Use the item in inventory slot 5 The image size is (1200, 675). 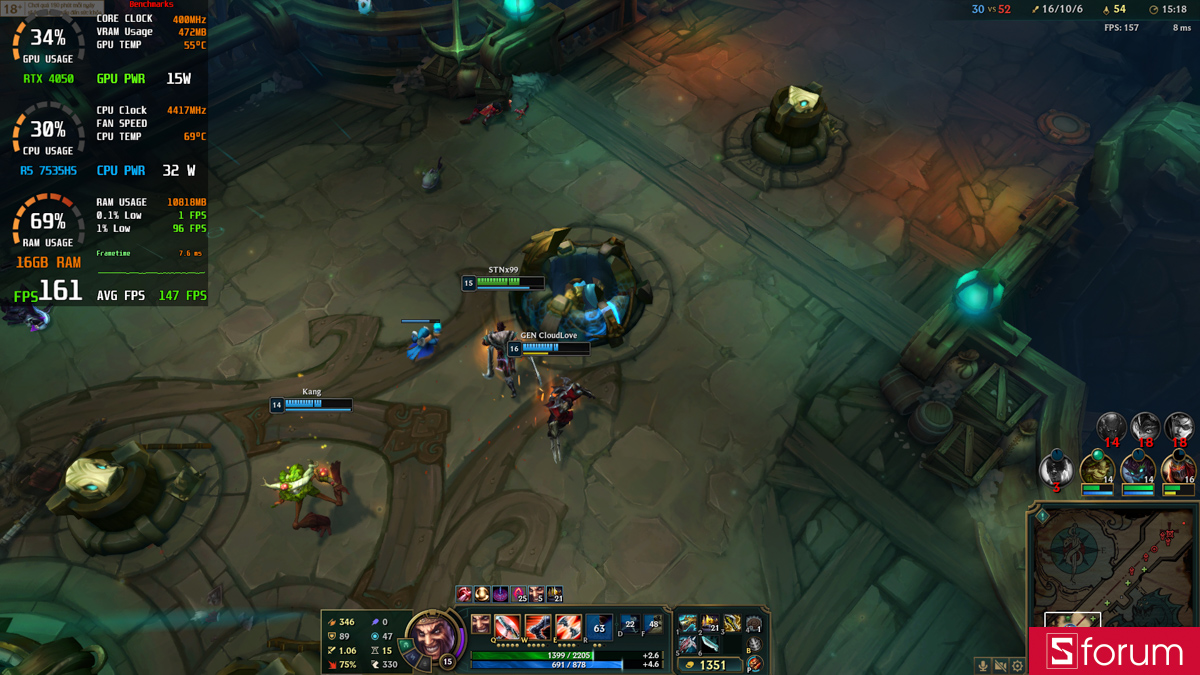688,645
